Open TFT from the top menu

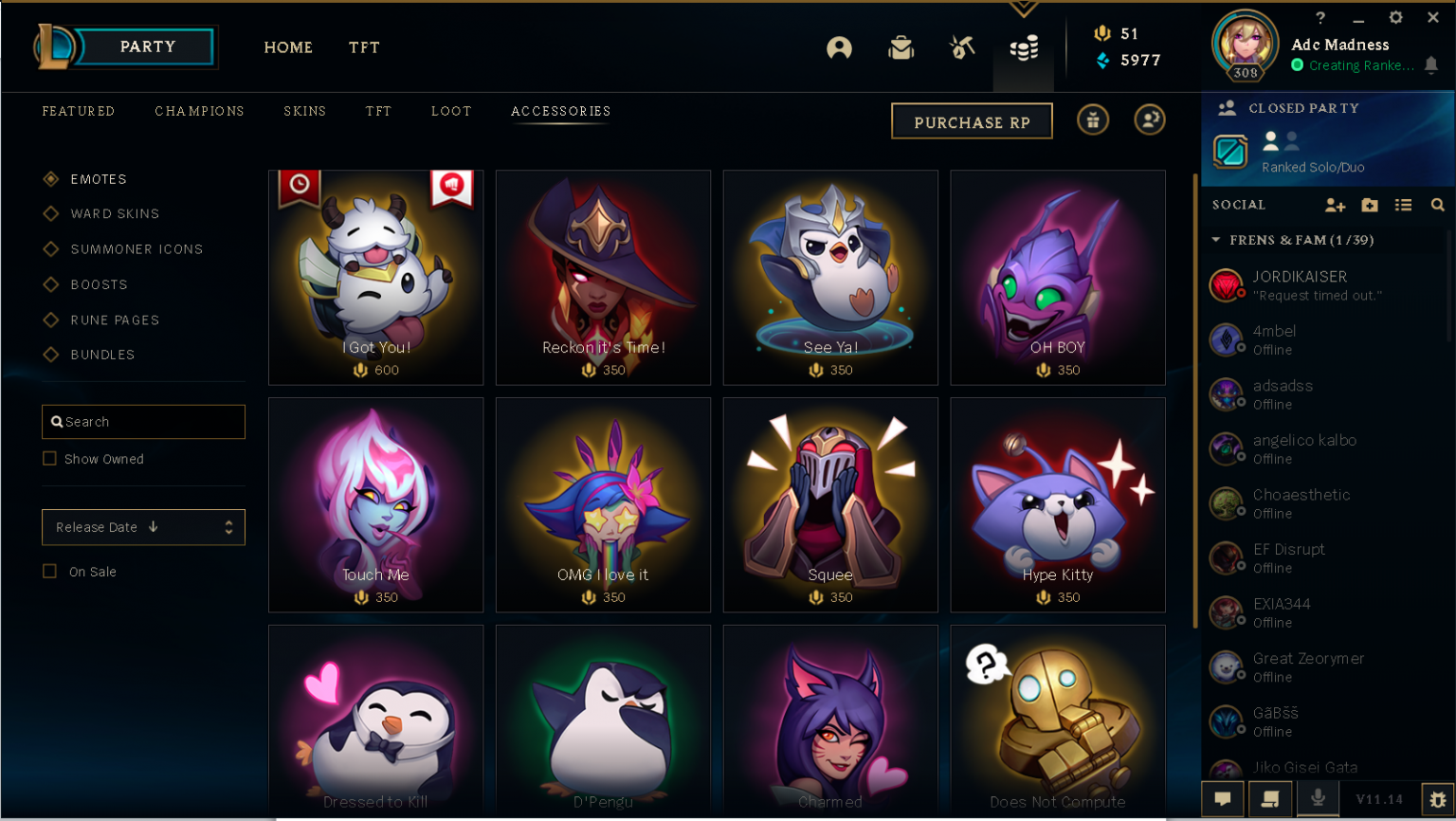pyautogui.click(x=364, y=47)
